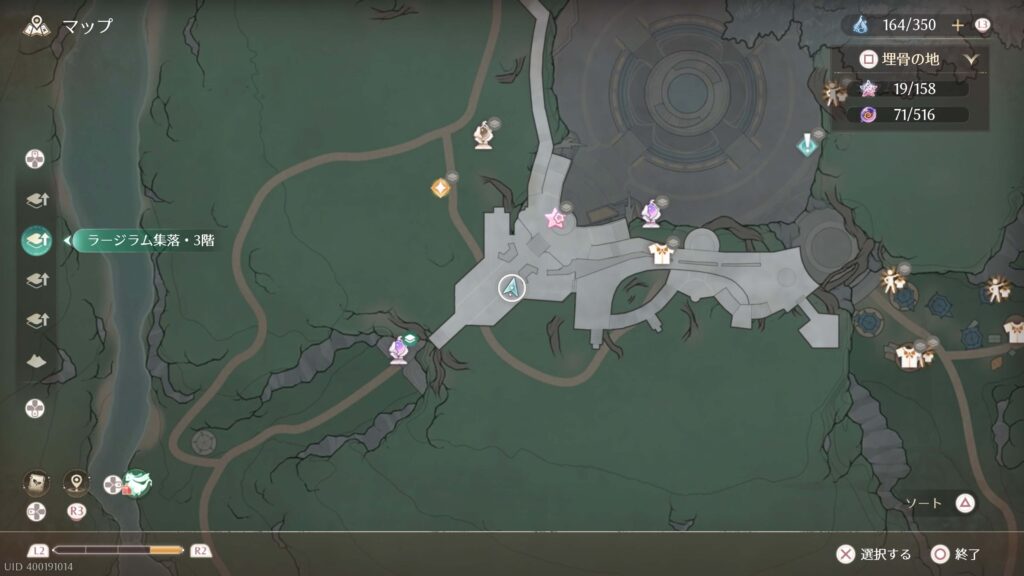Select the teal exclamation quest marker
This screenshot has height=576, width=1024.
pyautogui.click(x=806, y=145)
